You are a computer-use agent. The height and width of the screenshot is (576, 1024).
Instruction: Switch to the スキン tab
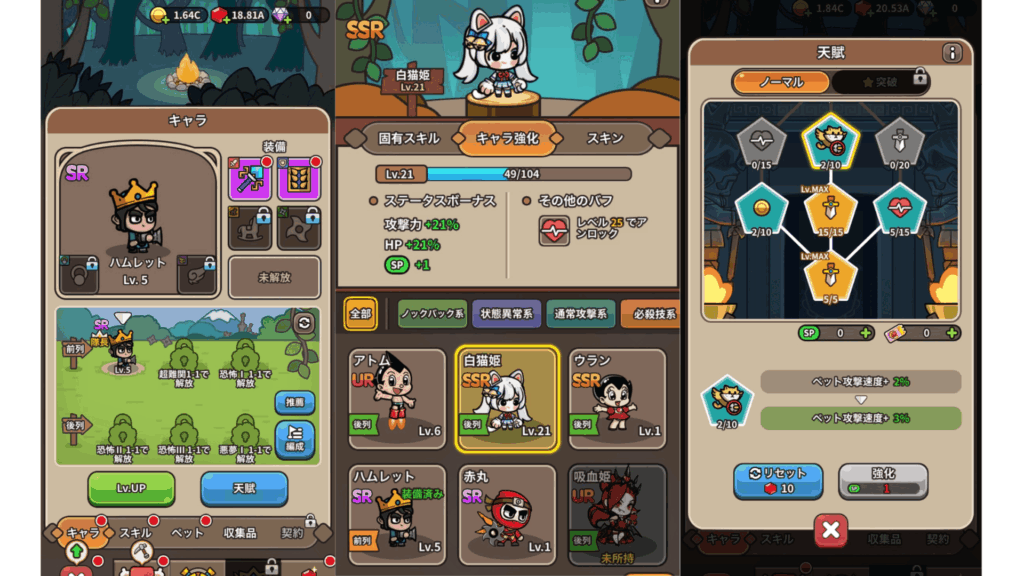tap(605, 138)
